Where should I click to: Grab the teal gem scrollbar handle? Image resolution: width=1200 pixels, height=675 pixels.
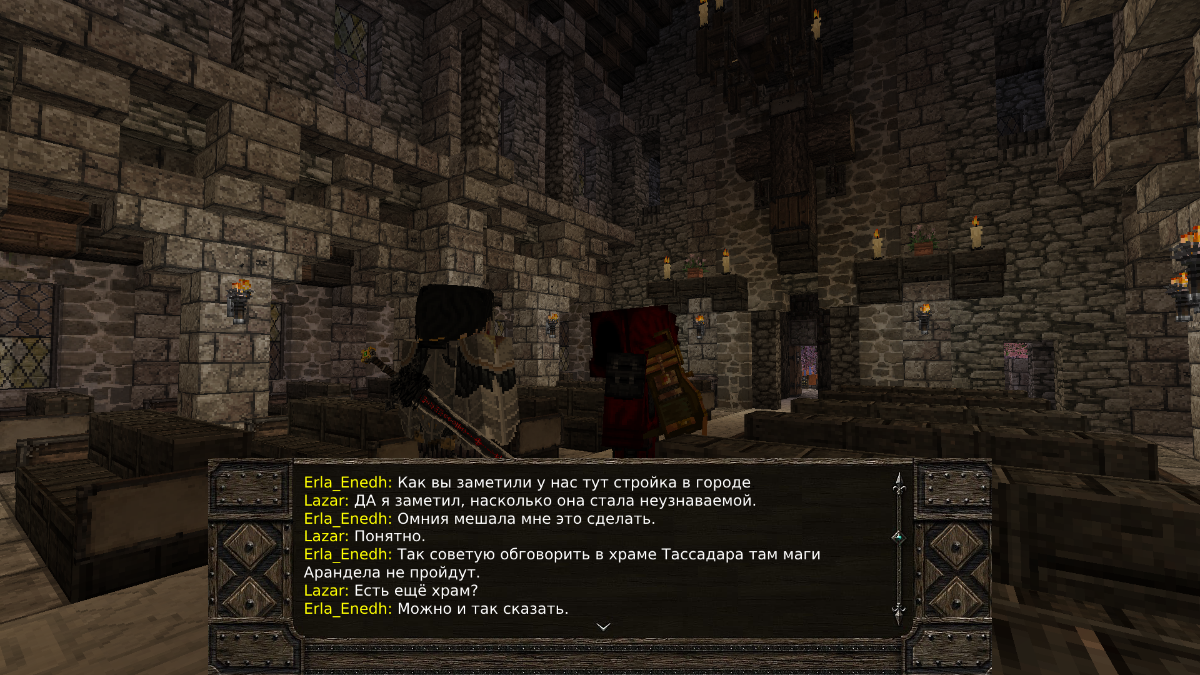coord(898,537)
